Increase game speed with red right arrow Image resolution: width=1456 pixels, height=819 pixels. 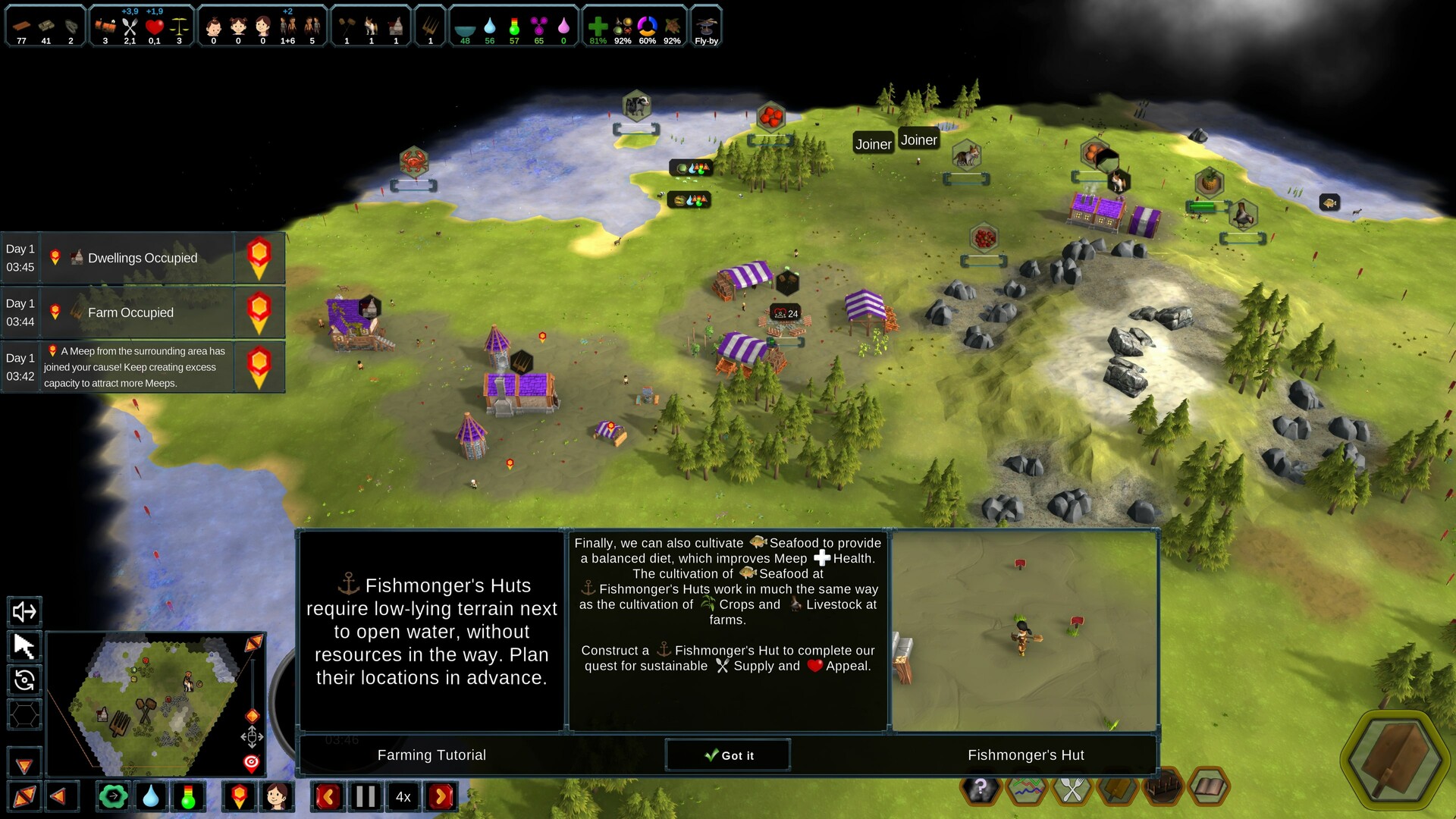pyautogui.click(x=441, y=796)
